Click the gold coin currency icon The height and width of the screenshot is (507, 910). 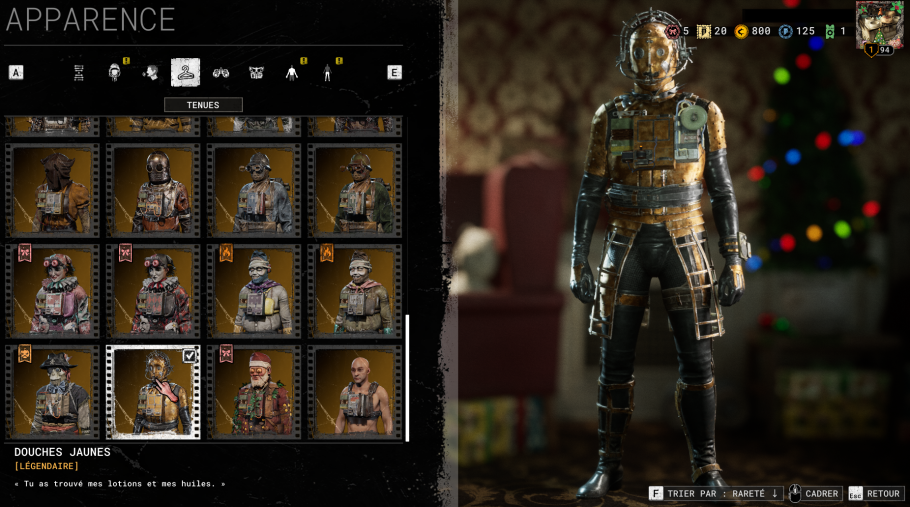coord(741,31)
